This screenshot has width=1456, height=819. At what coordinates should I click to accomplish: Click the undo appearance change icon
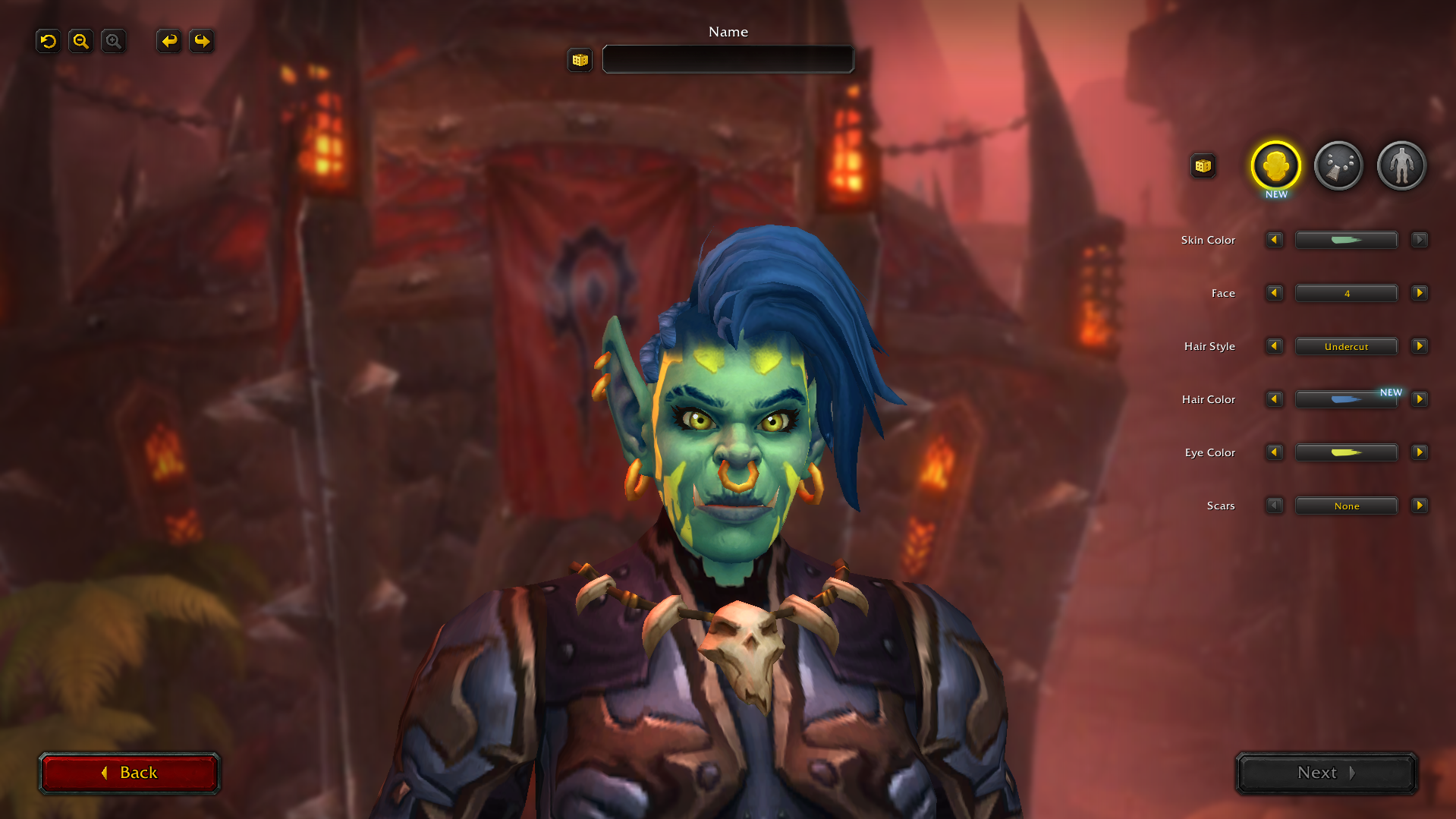(x=48, y=41)
